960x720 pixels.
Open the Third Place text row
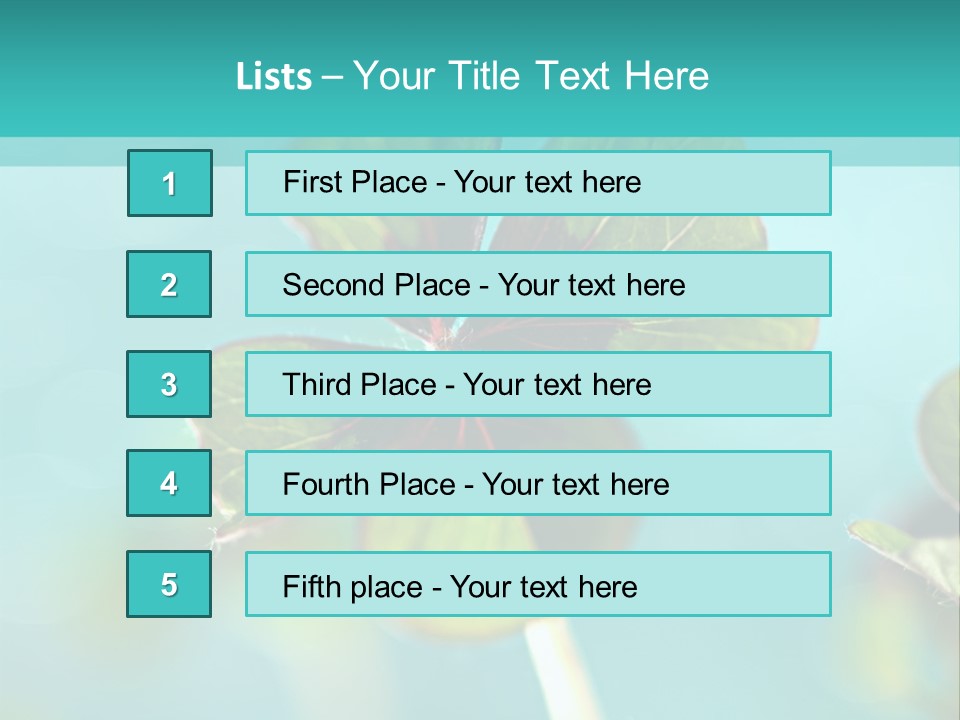(538, 384)
